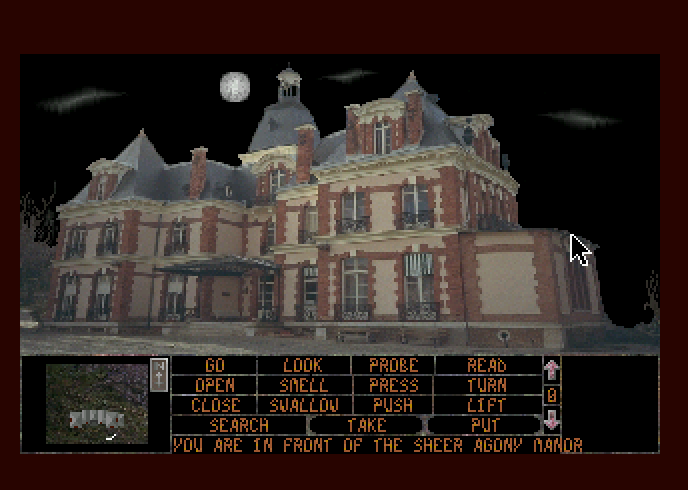The image size is (688, 490).
Task: Select the PUSH verb
Action: click(393, 405)
